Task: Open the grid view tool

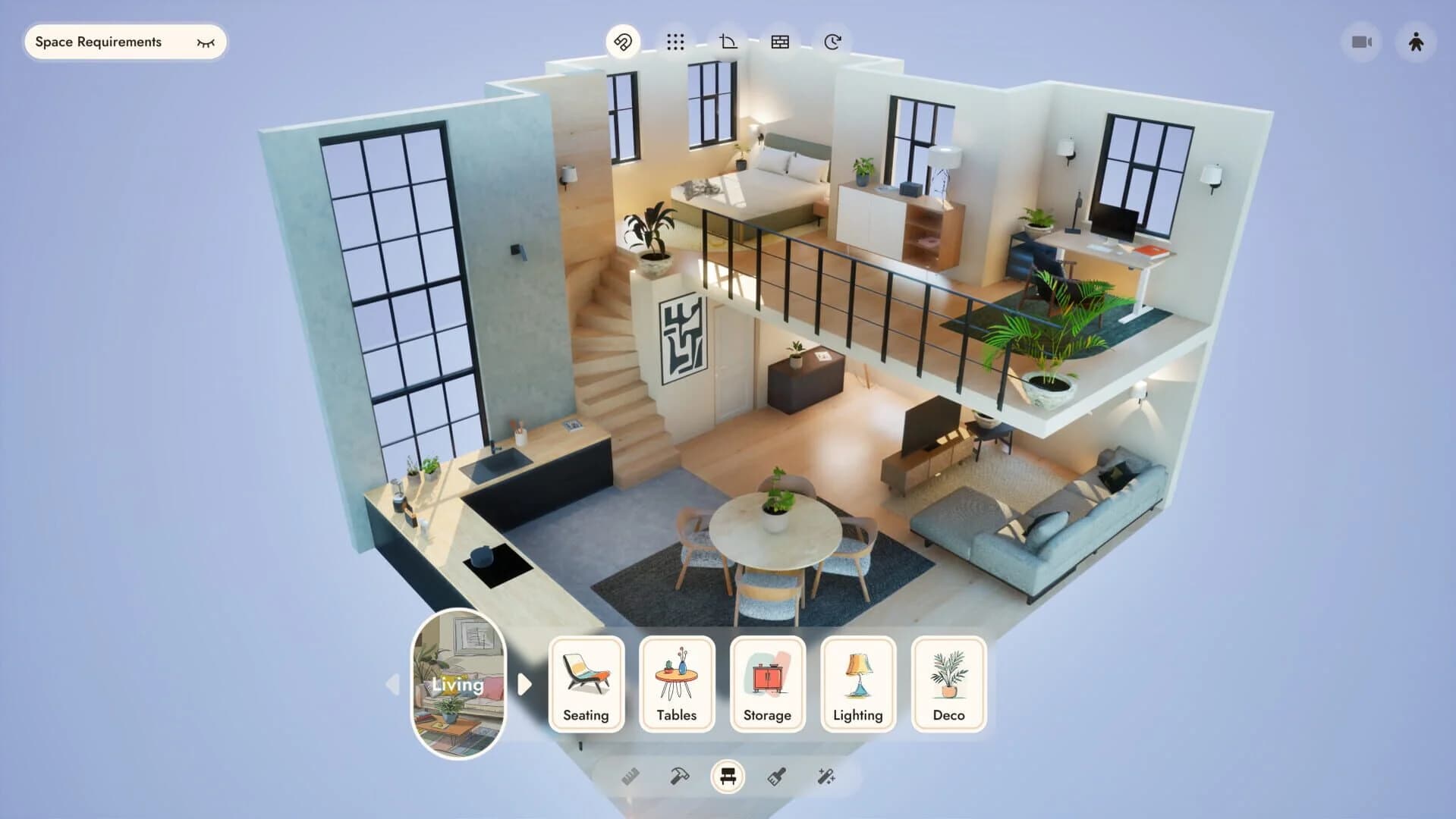Action: click(x=675, y=42)
